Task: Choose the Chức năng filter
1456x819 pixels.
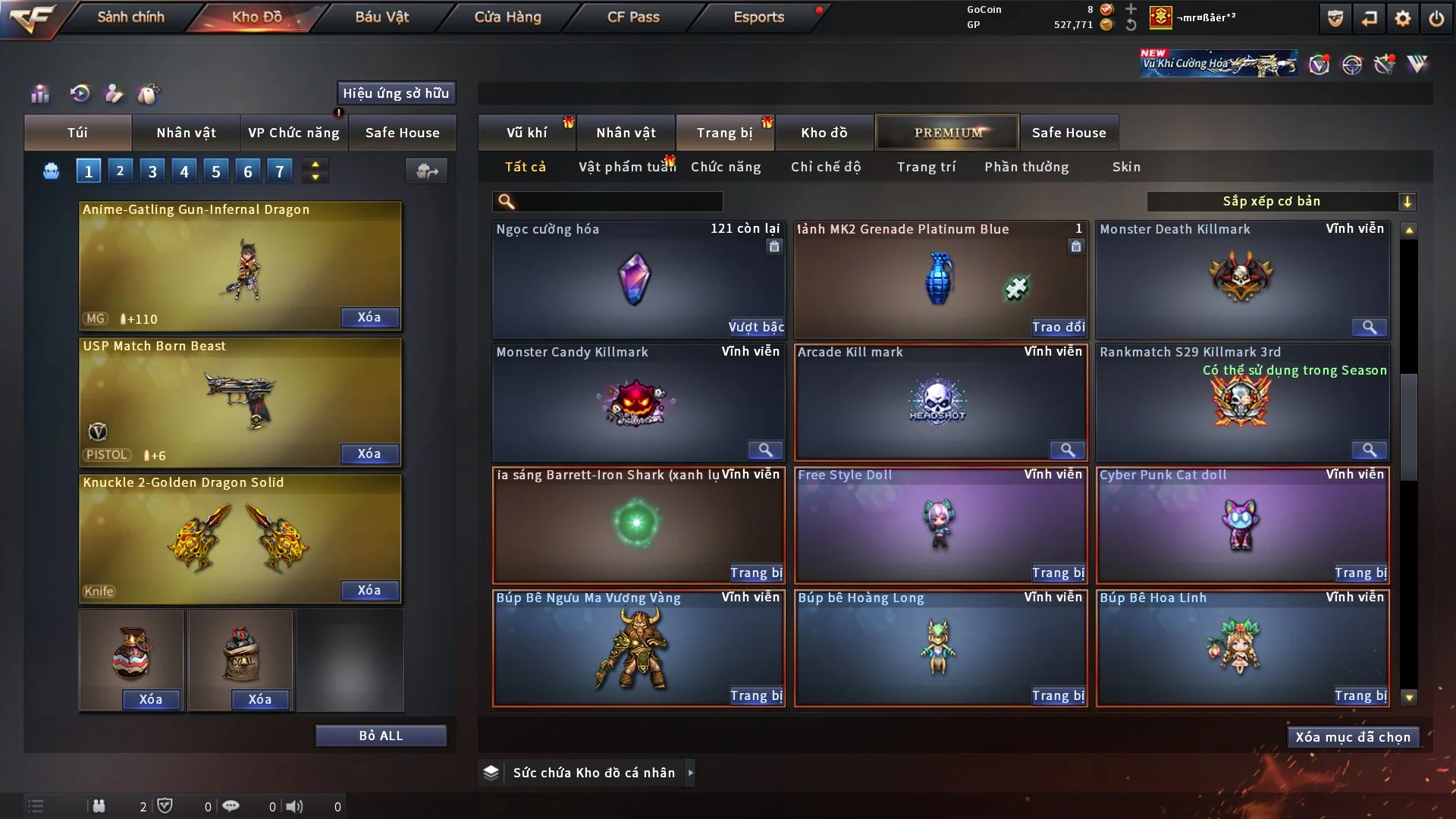Action: pyautogui.click(x=726, y=167)
